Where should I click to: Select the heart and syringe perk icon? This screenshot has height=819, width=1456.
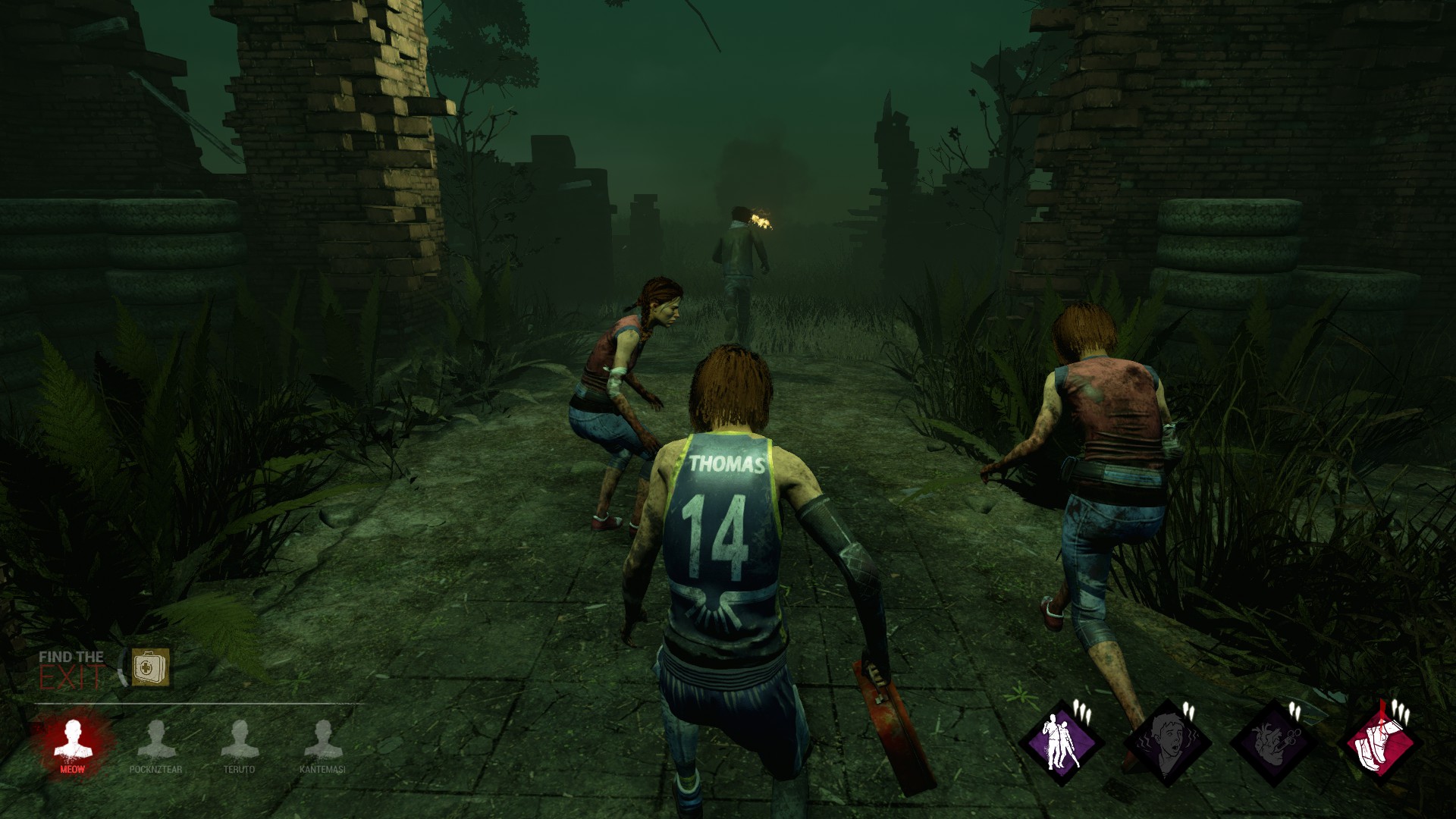coord(1272,742)
